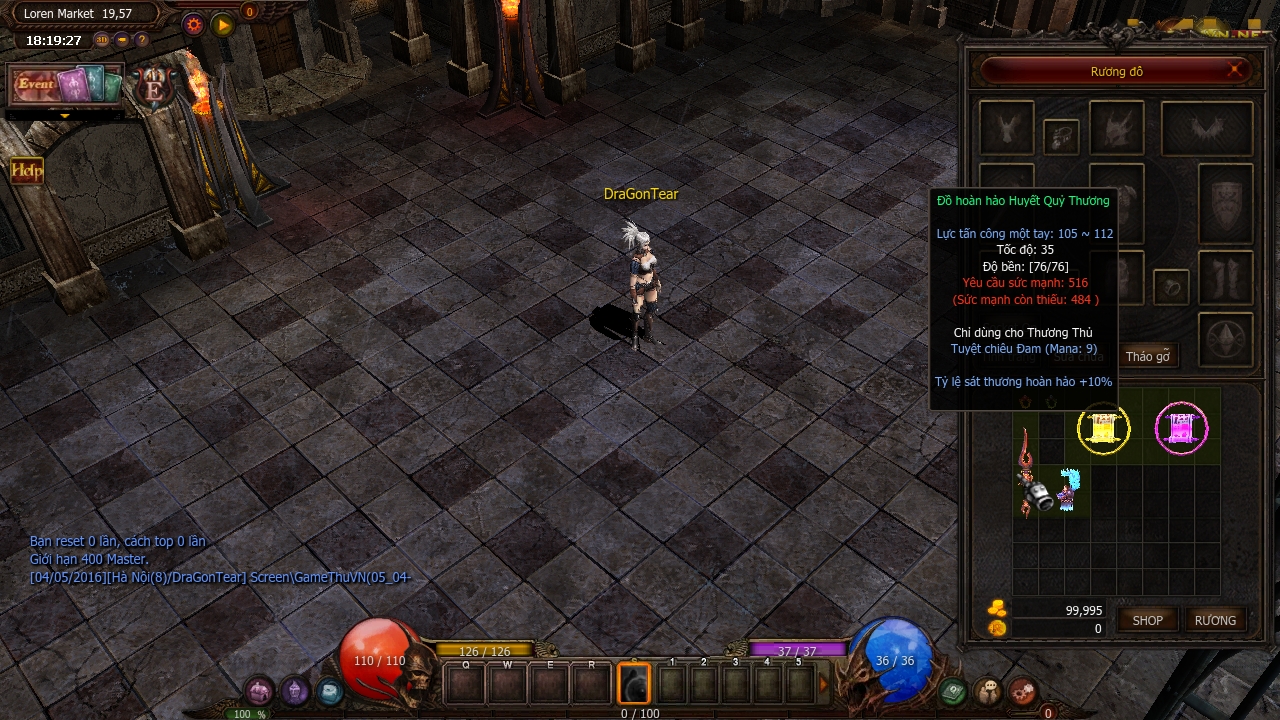Close the Rương đồ inventory panel
This screenshot has height=720, width=1280.
click(x=1236, y=70)
